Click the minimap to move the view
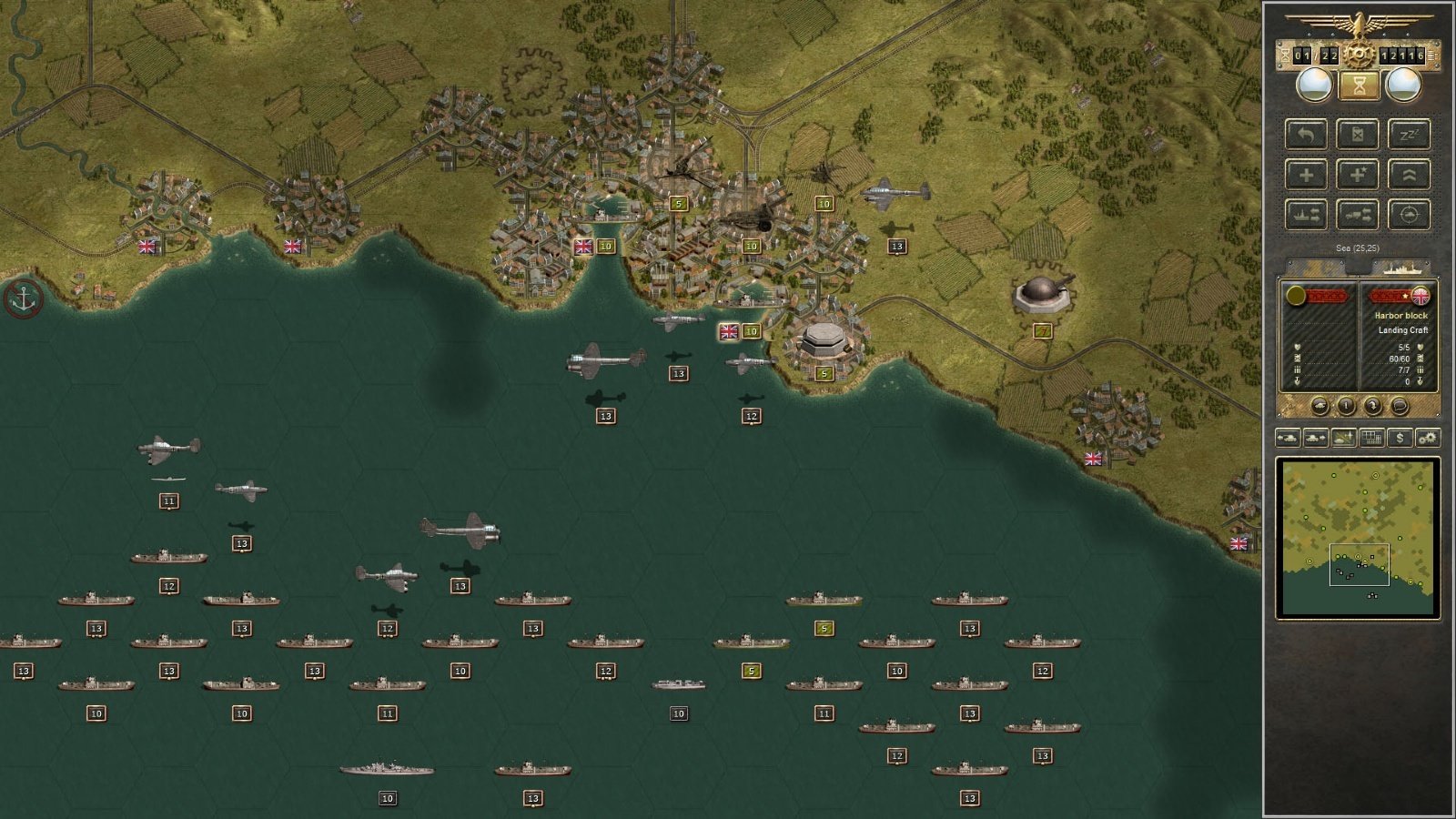Image resolution: width=1456 pixels, height=819 pixels. [x=1357, y=538]
